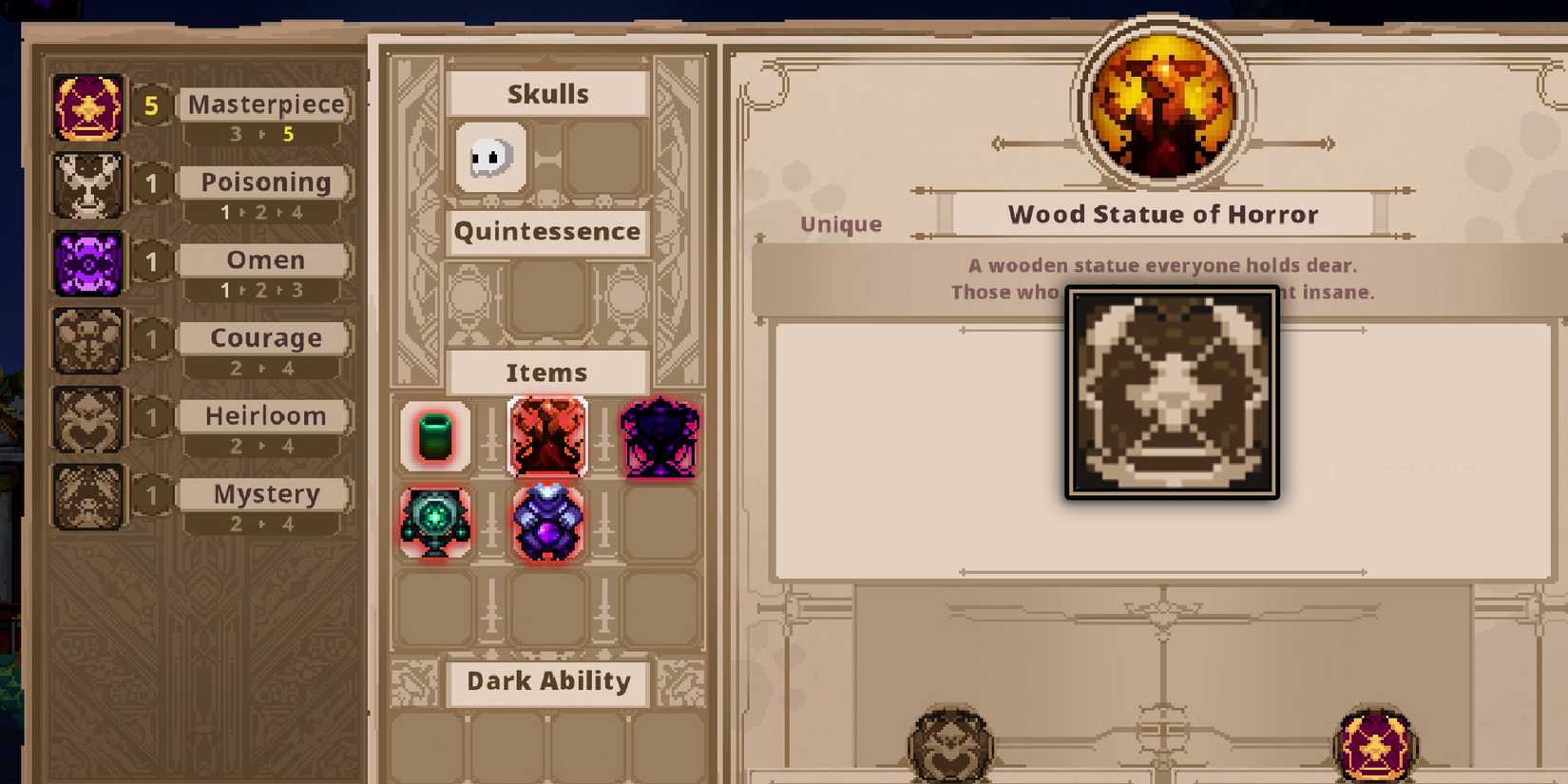Screen dimensions: 1568x784
Task: Click the Wood Statue of Horror title banner
Action: pos(1161,214)
